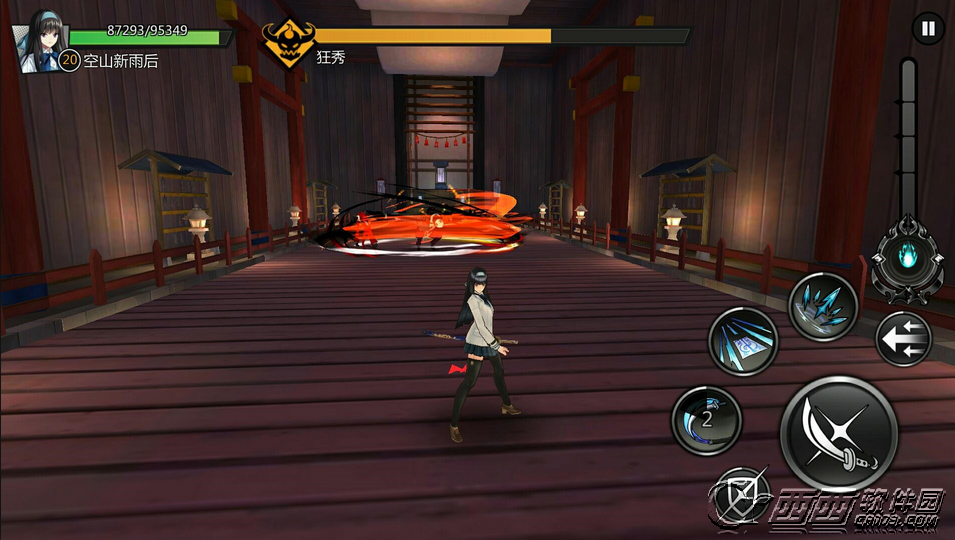Use the blue slashing streaks skill

pyautogui.click(x=743, y=341)
